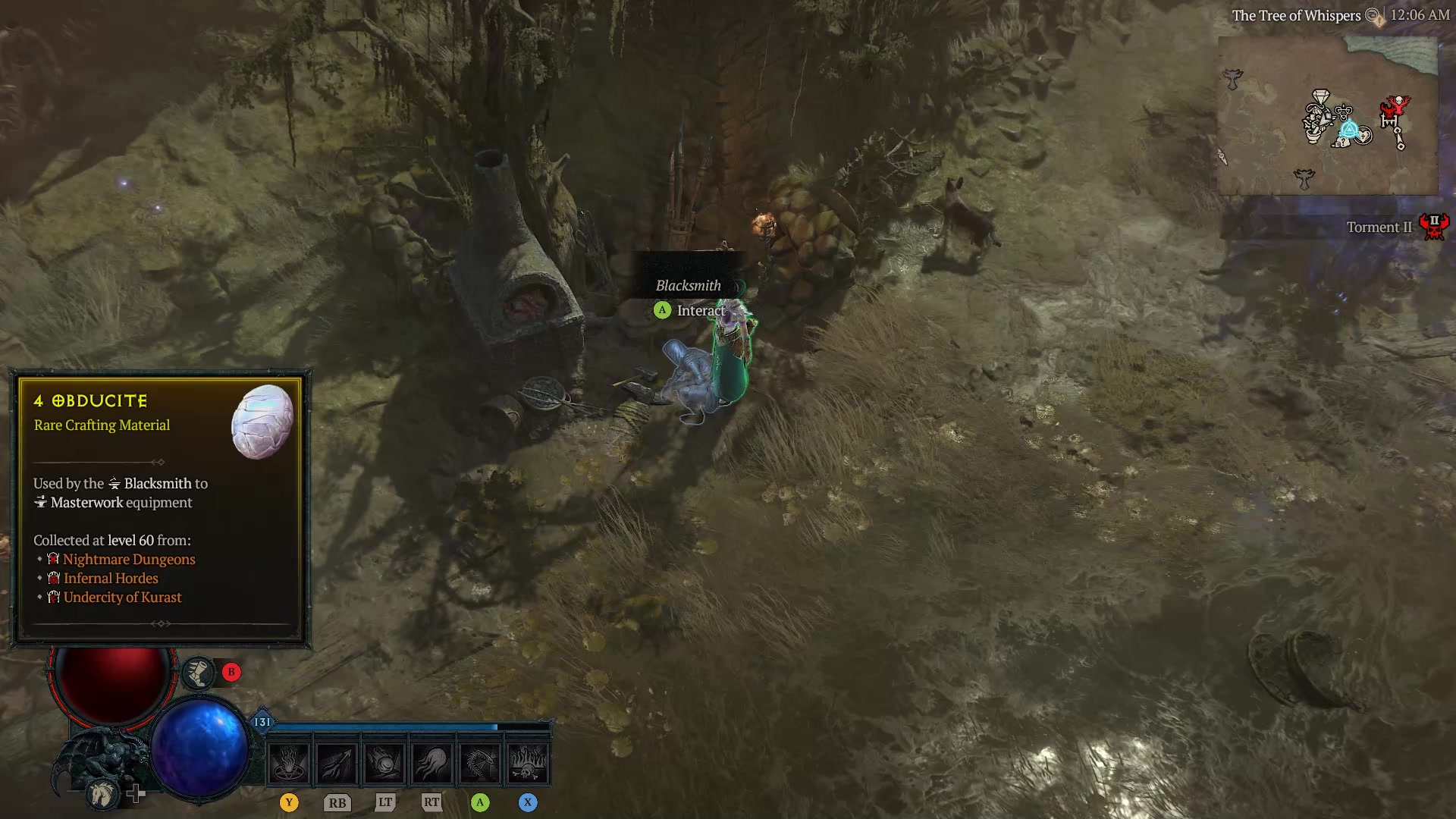
Task: Click the mount horse icon near the health globe
Action: 102,795
